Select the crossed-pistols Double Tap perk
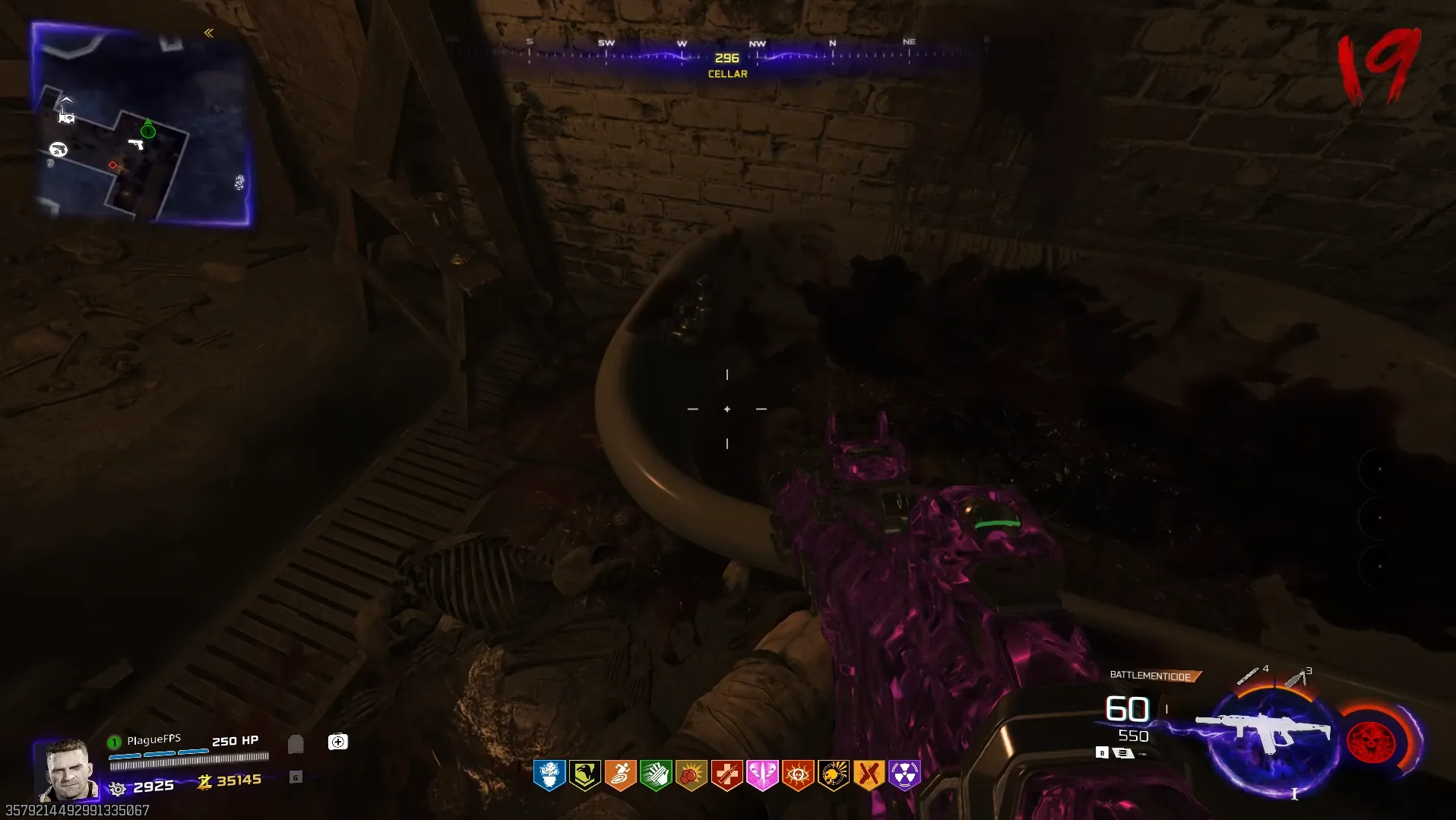The image size is (1456, 820). pos(869,775)
